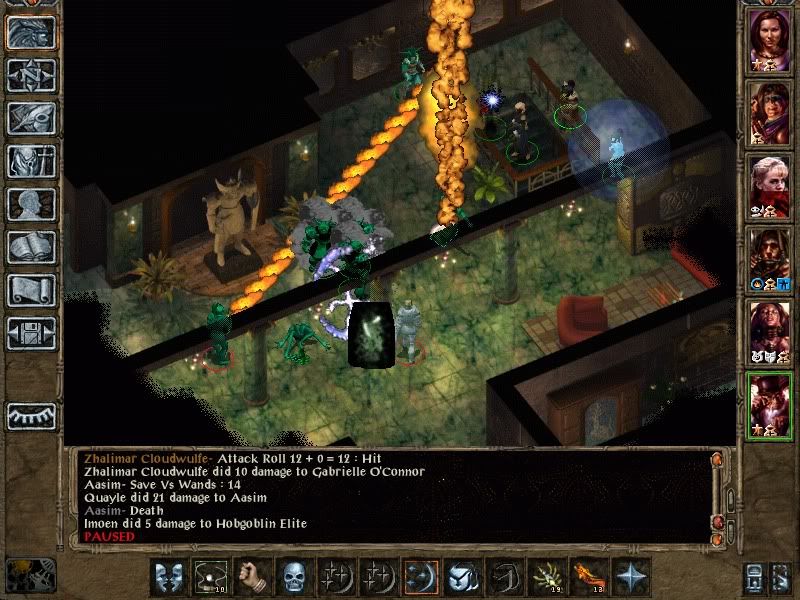
Task: Choose the skull ability icon
Action: pyautogui.click(x=294, y=577)
